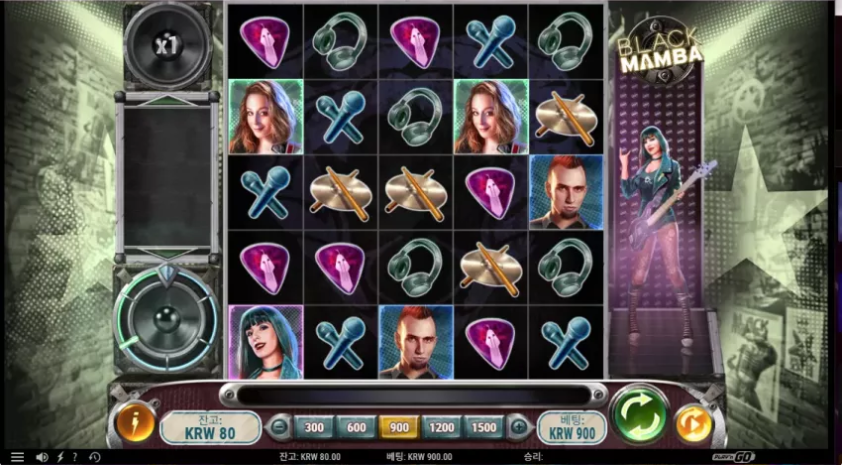Start autoplay with the orange button

(694, 424)
